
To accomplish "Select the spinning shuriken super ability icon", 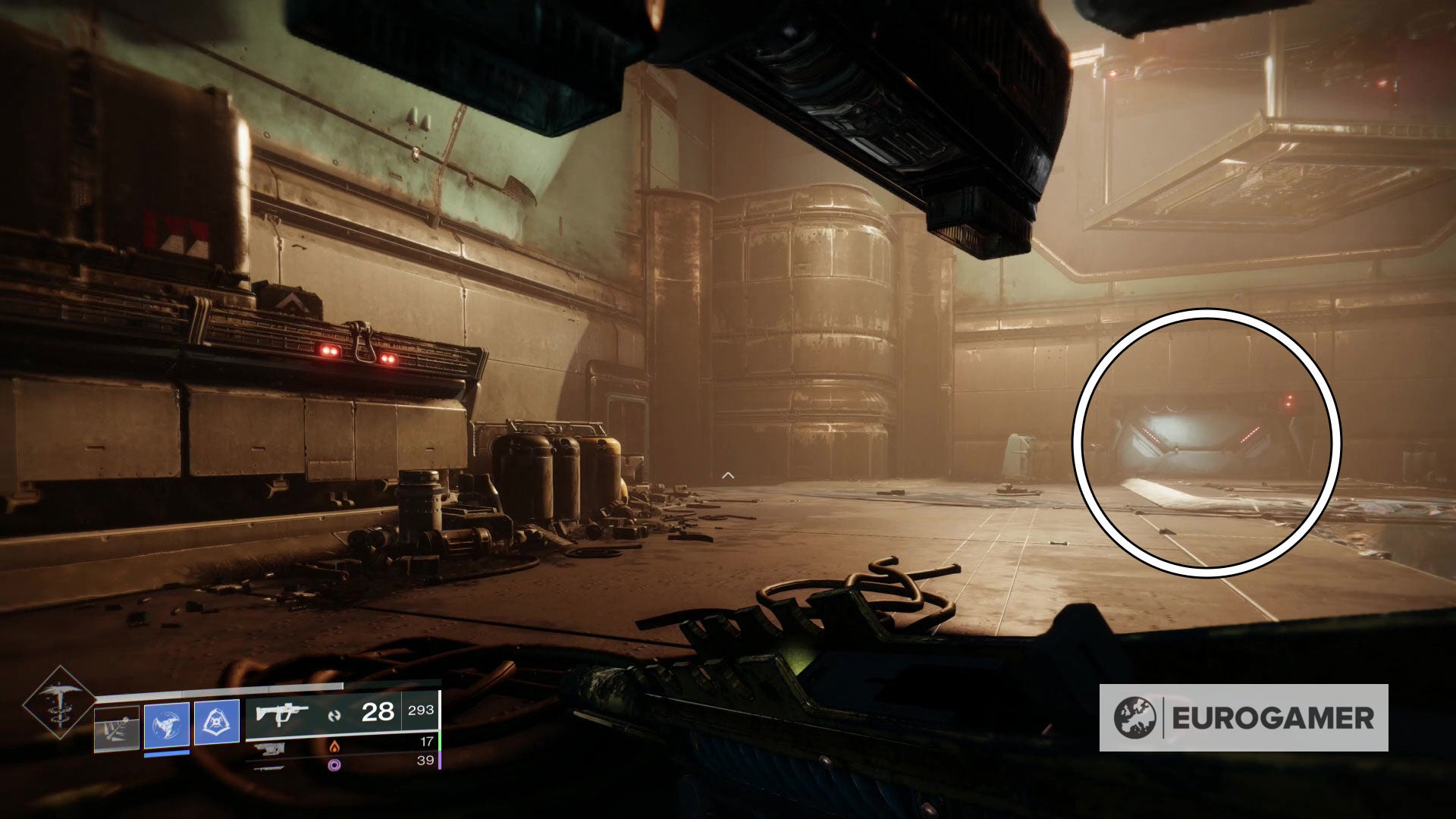I will (166, 723).
